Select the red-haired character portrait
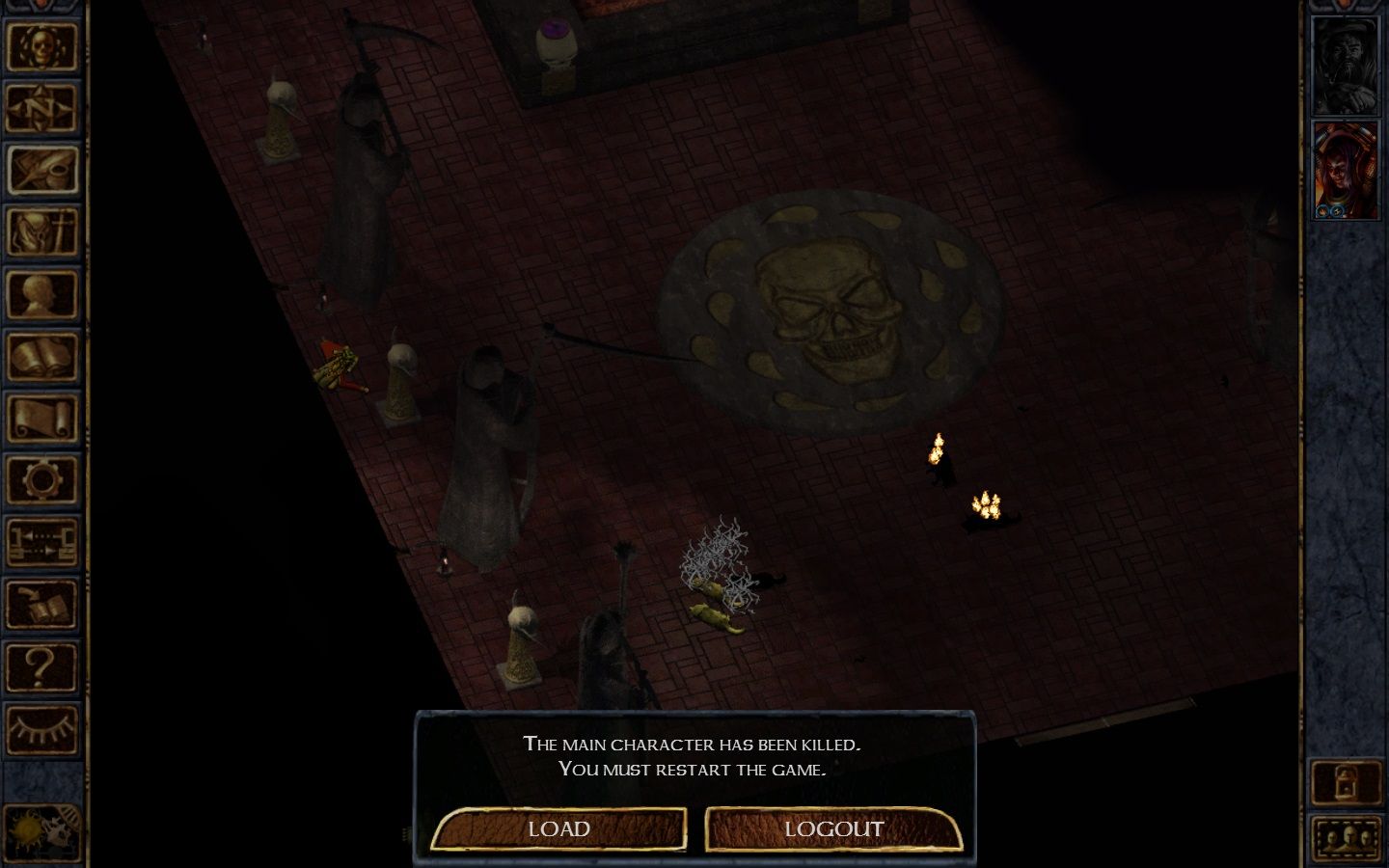The width and height of the screenshot is (1389, 868). coord(1347,174)
